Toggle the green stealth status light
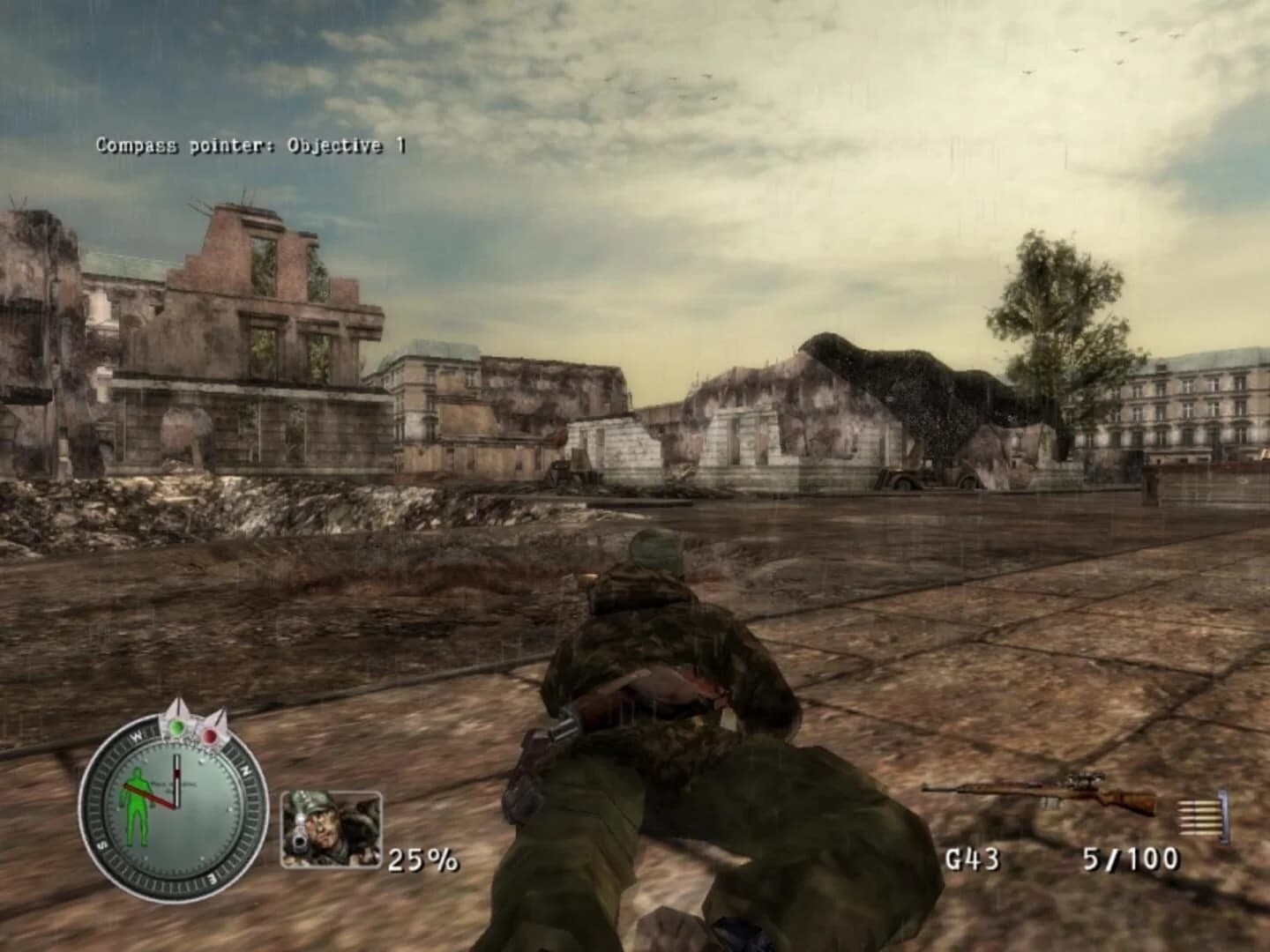Viewport: 1270px width, 952px height. tap(177, 726)
